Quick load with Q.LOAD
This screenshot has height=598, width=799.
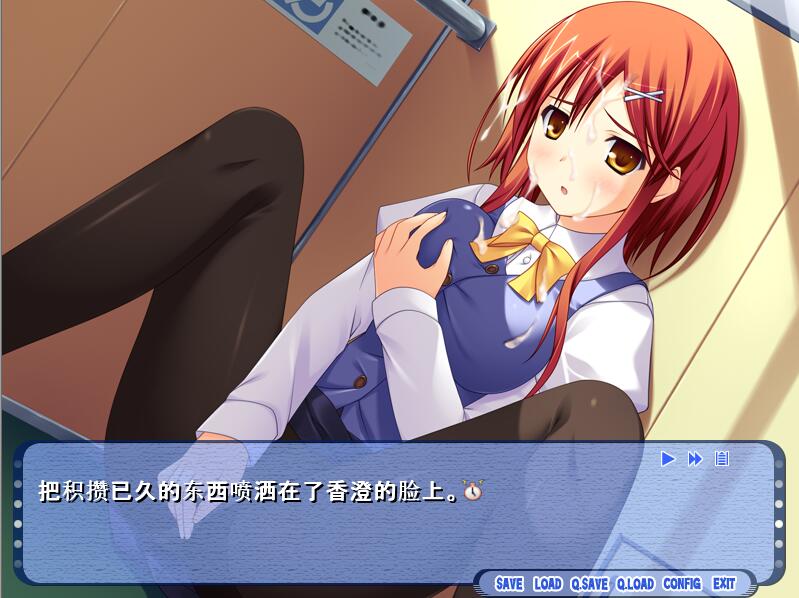tap(635, 583)
